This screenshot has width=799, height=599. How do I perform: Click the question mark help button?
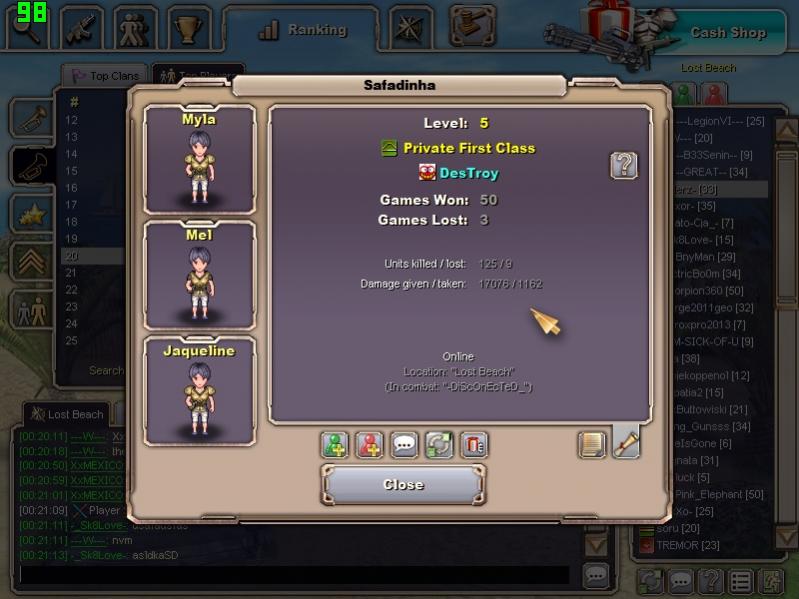624,166
